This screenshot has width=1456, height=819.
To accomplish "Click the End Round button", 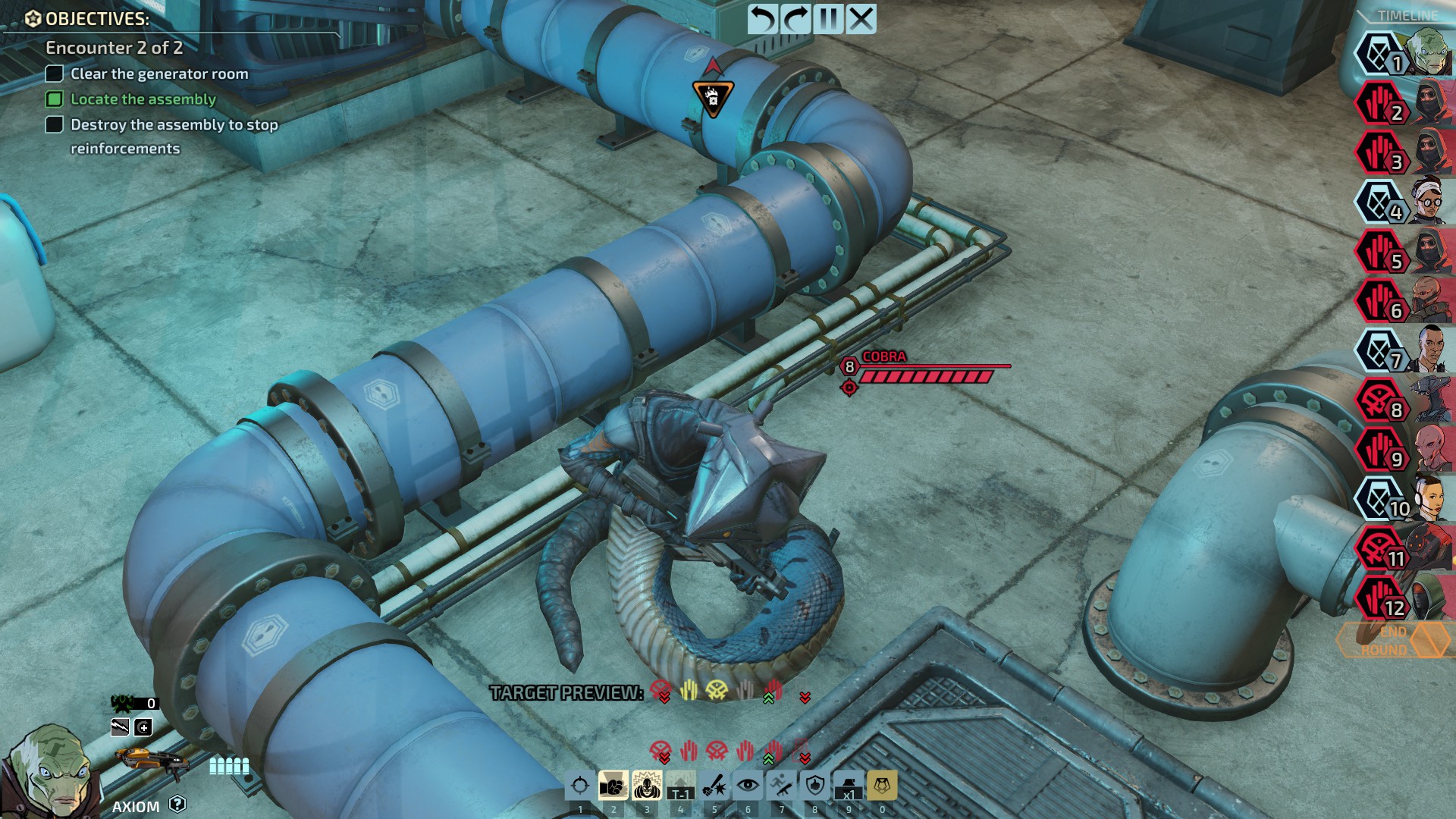I will pyautogui.click(x=1384, y=641).
